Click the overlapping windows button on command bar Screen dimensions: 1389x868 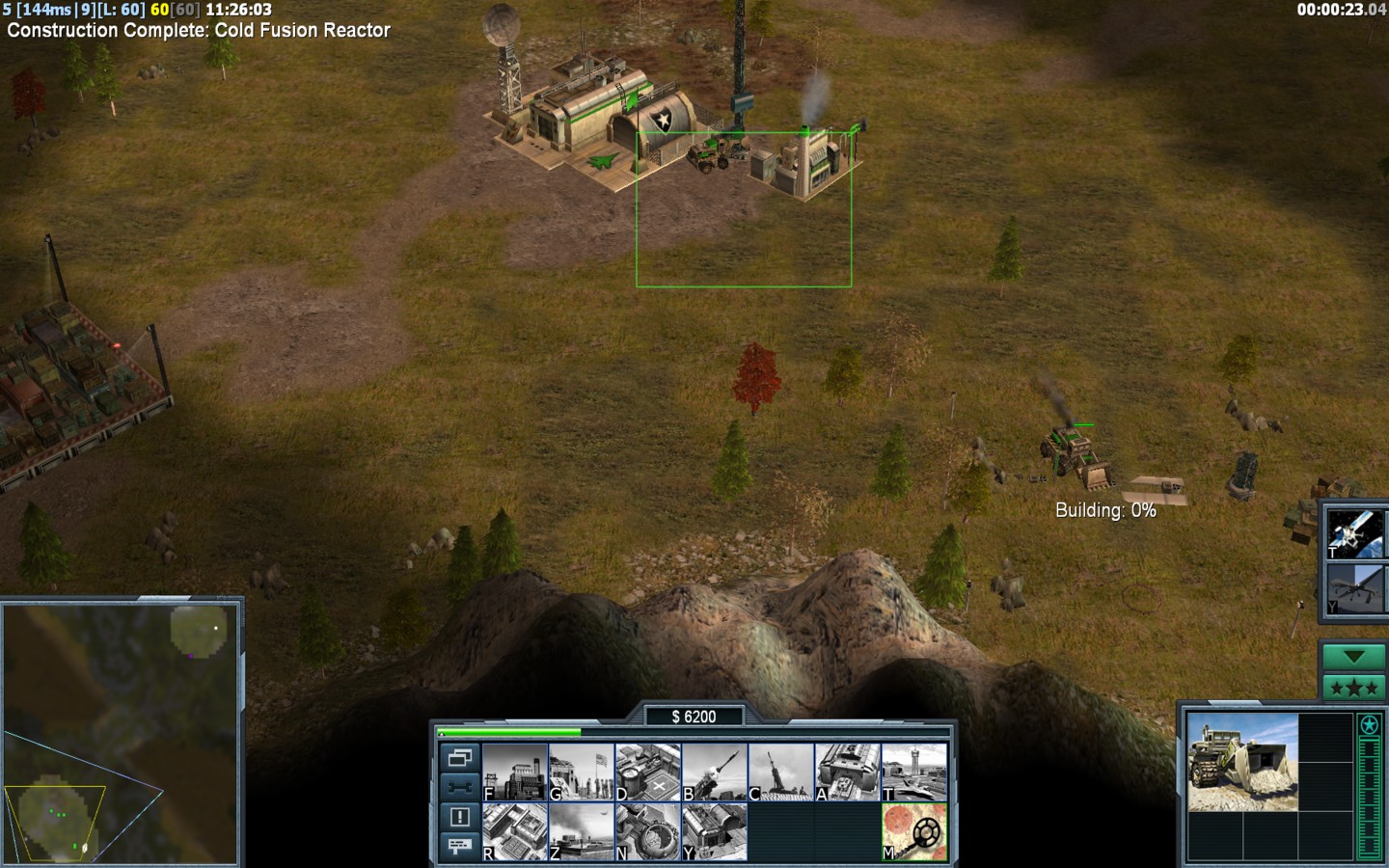tap(459, 758)
